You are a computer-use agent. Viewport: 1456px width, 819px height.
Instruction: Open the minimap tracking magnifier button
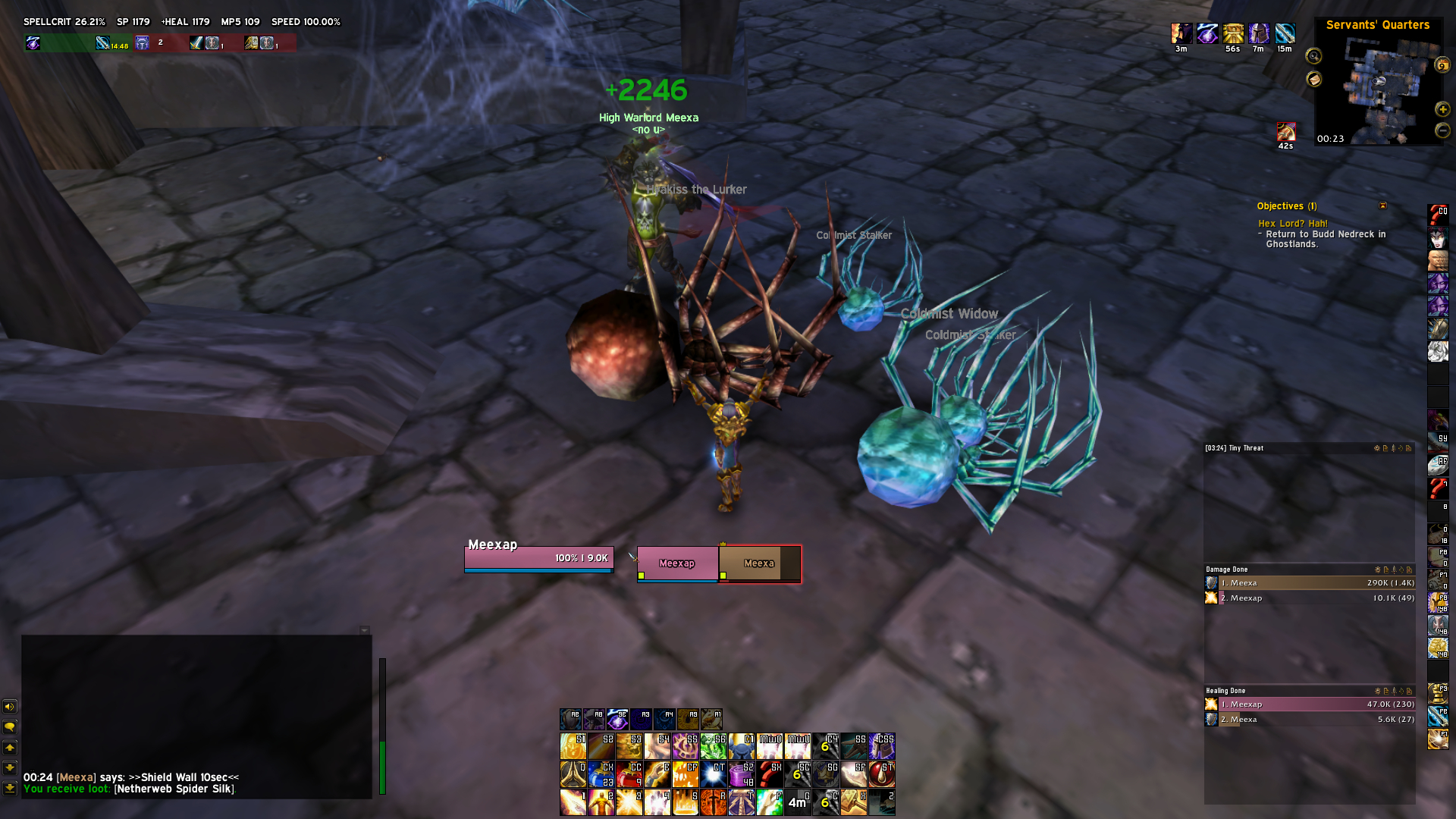point(1313,56)
